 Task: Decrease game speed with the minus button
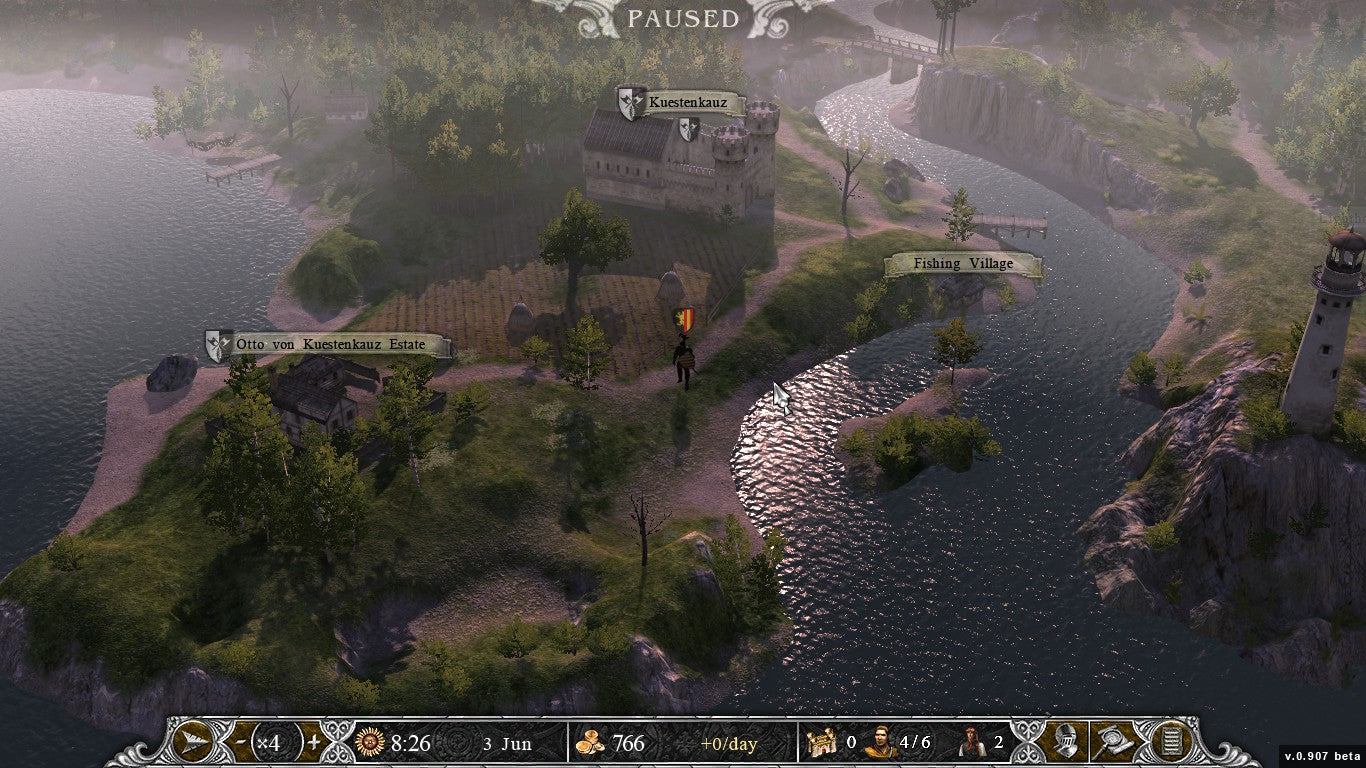point(239,743)
